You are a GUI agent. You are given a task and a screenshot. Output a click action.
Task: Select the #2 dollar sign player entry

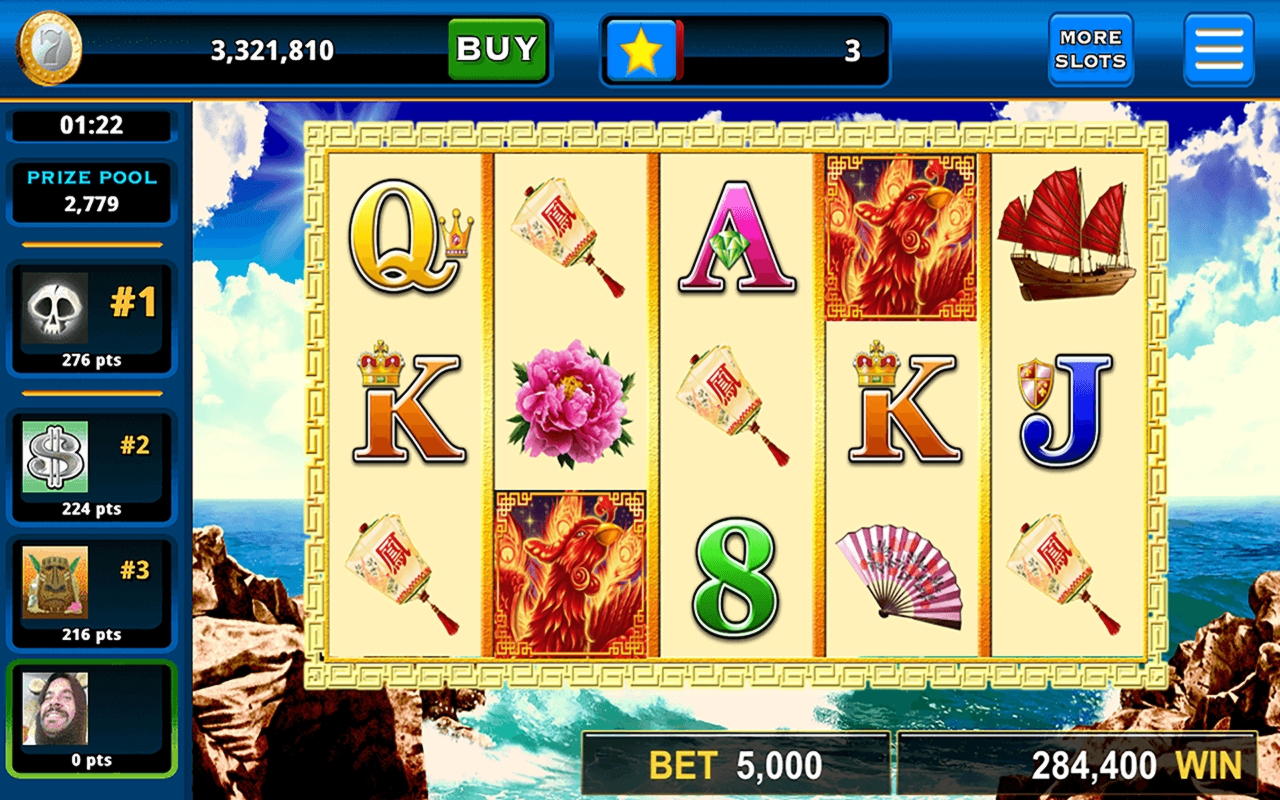(x=92, y=466)
